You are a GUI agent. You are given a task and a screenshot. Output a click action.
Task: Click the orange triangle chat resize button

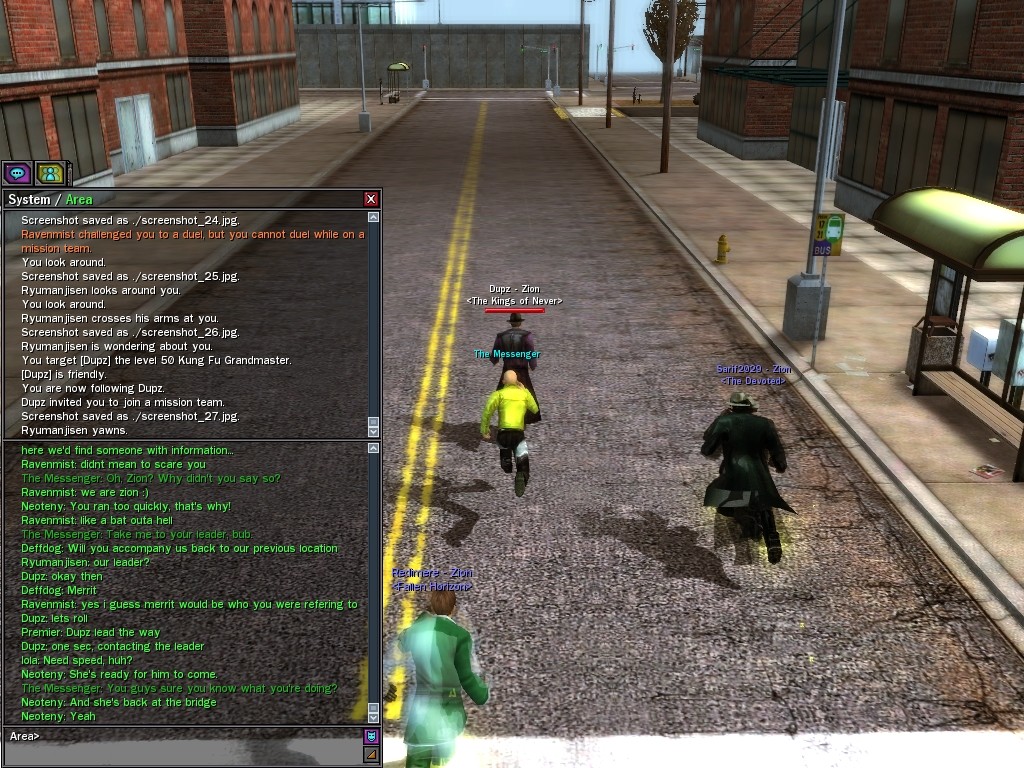tap(371, 753)
